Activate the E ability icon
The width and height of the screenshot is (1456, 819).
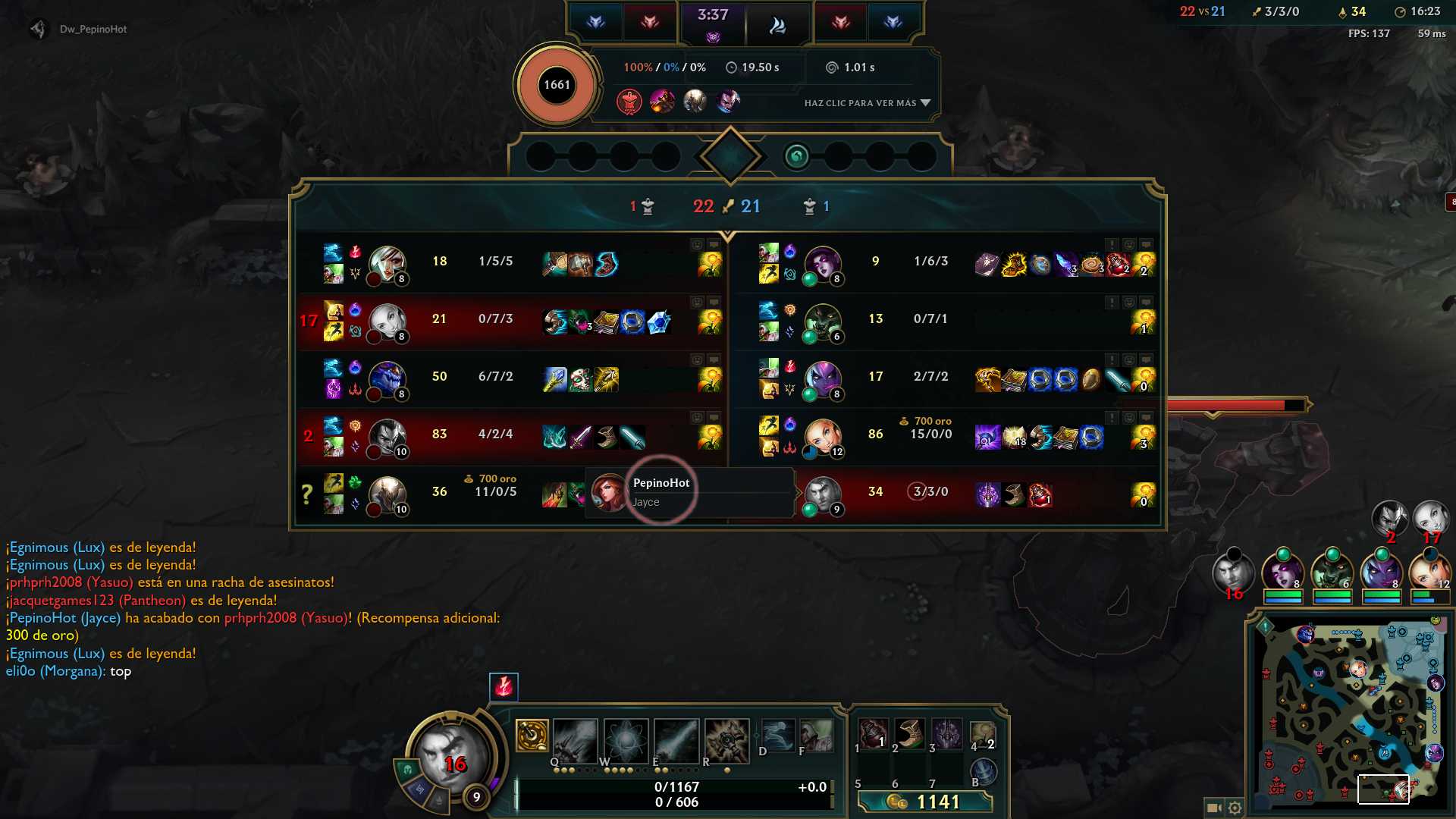(676, 741)
